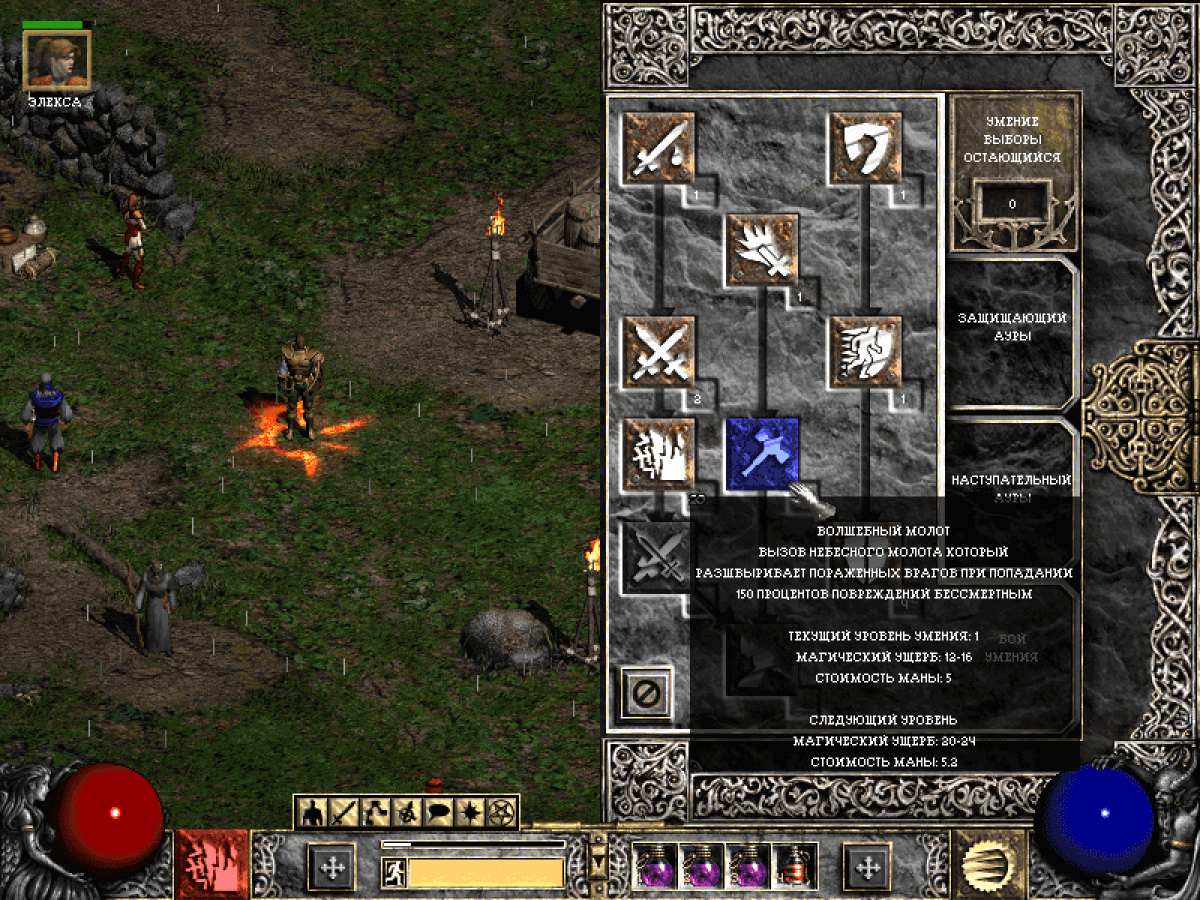Viewport: 1200px width, 900px height.
Task: Select the Элекса mercenary portrait
Action: click(x=57, y=58)
